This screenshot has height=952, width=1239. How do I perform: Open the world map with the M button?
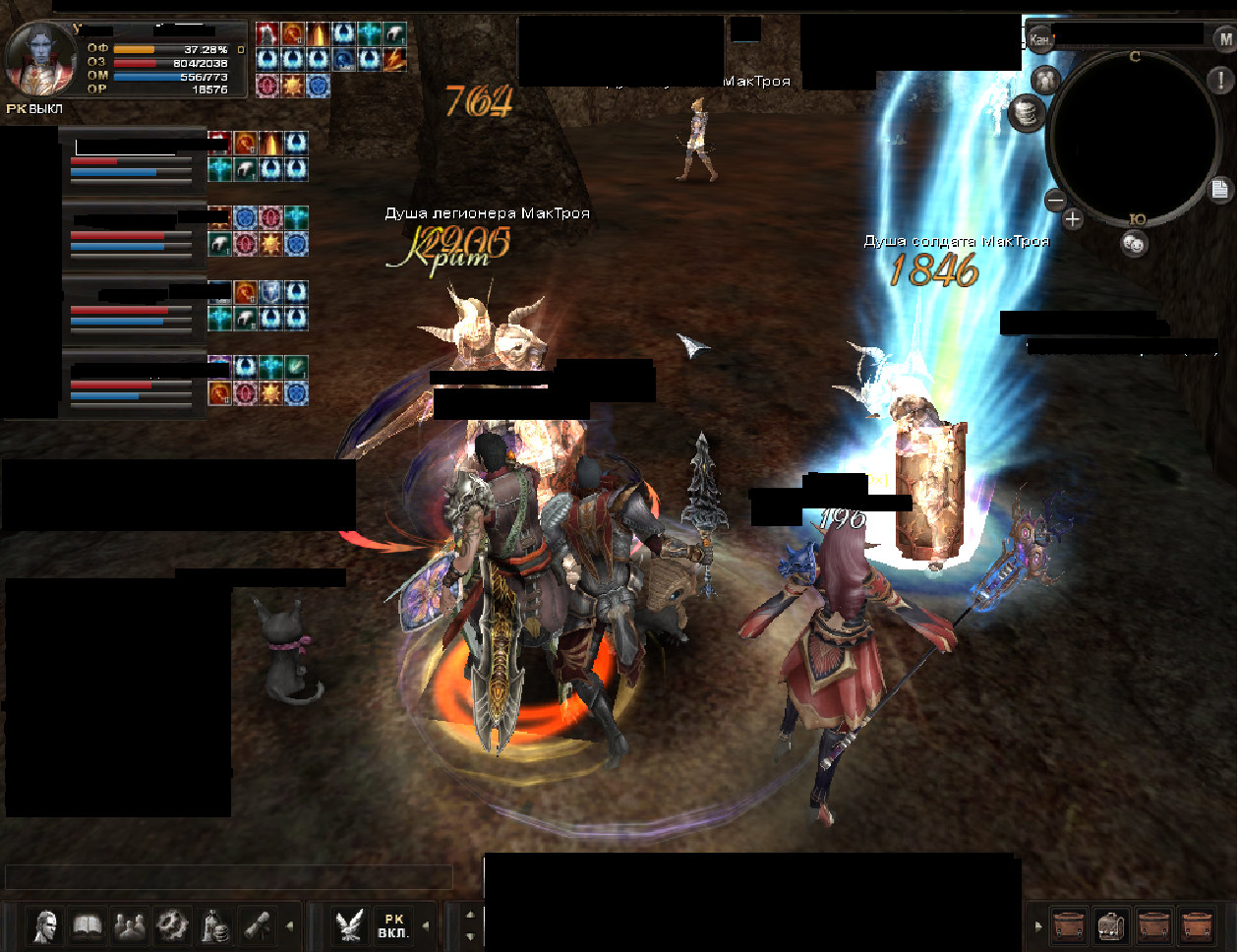pyautogui.click(x=1225, y=39)
